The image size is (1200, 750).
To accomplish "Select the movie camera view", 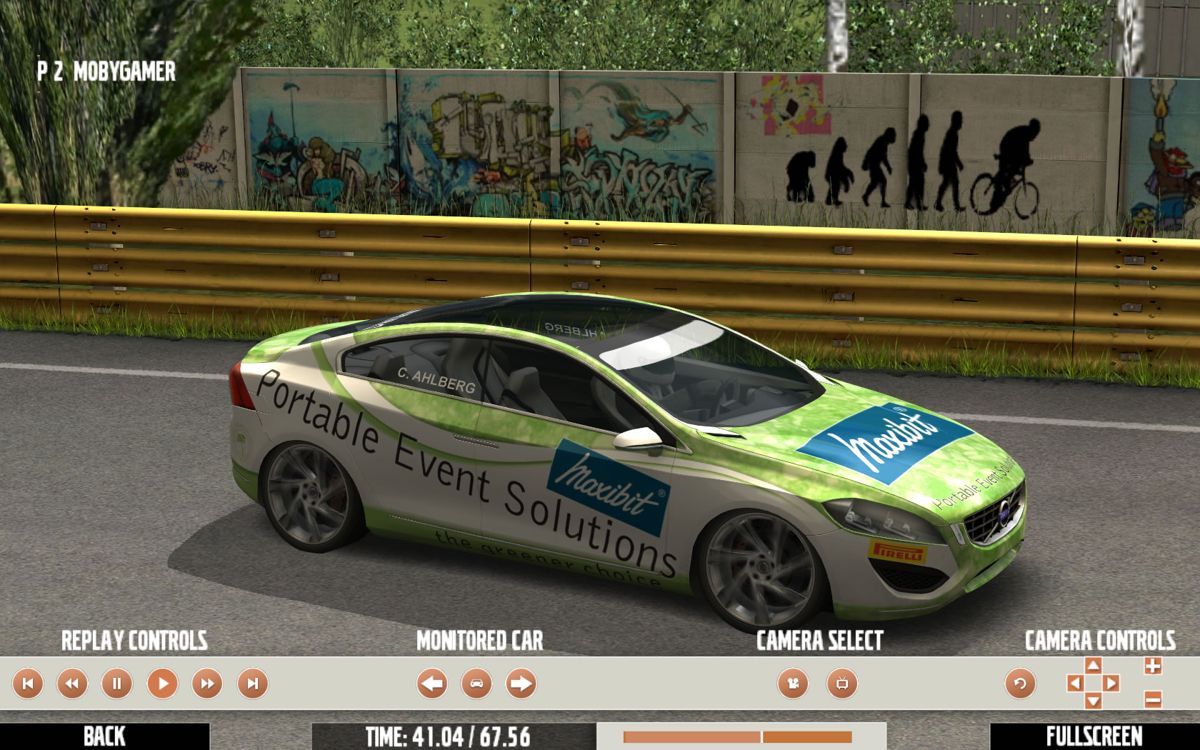I will click(x=793, y=684).
